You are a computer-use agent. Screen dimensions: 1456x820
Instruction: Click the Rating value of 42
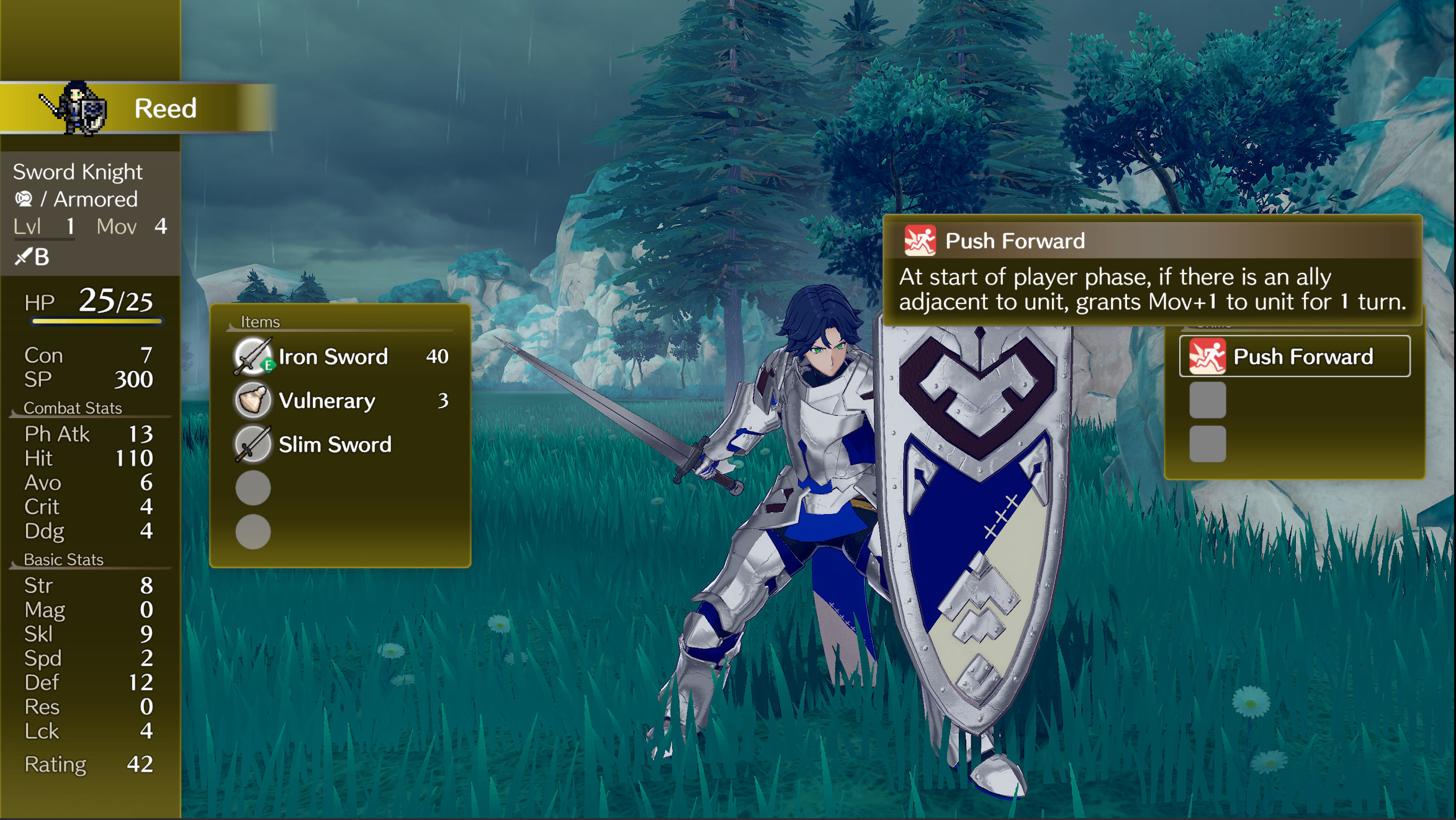(x=142, y=764)
